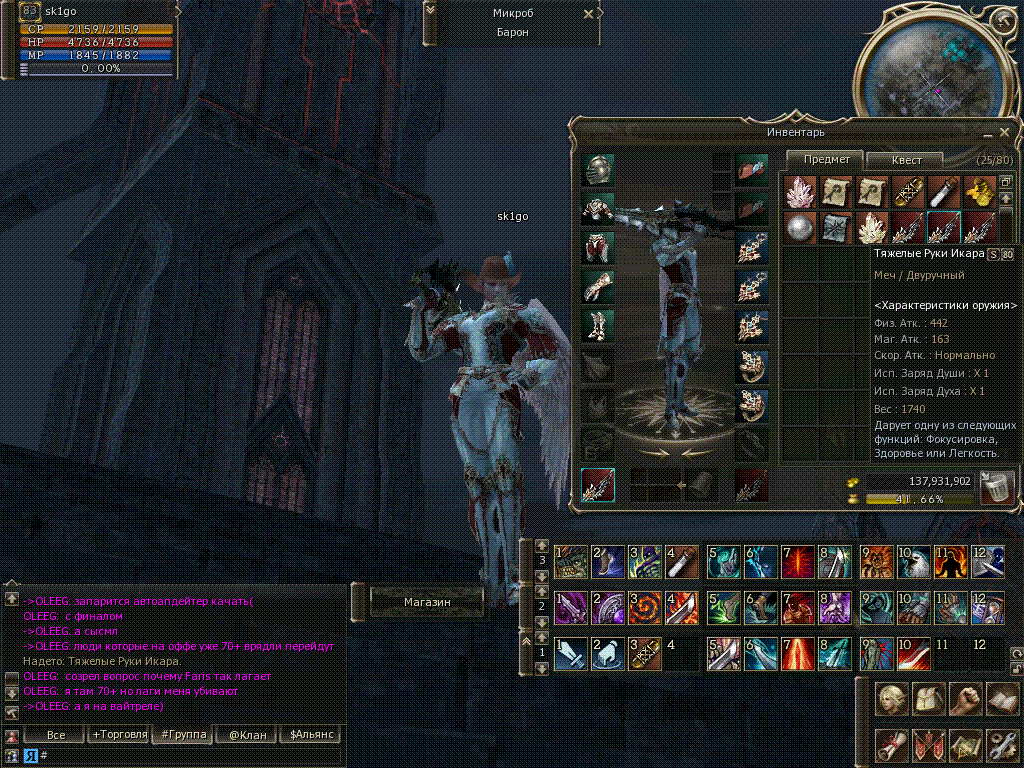Select the equipped gloves slot
Viewport: 1024px width, 768px height.
click(x=598, y=287)
